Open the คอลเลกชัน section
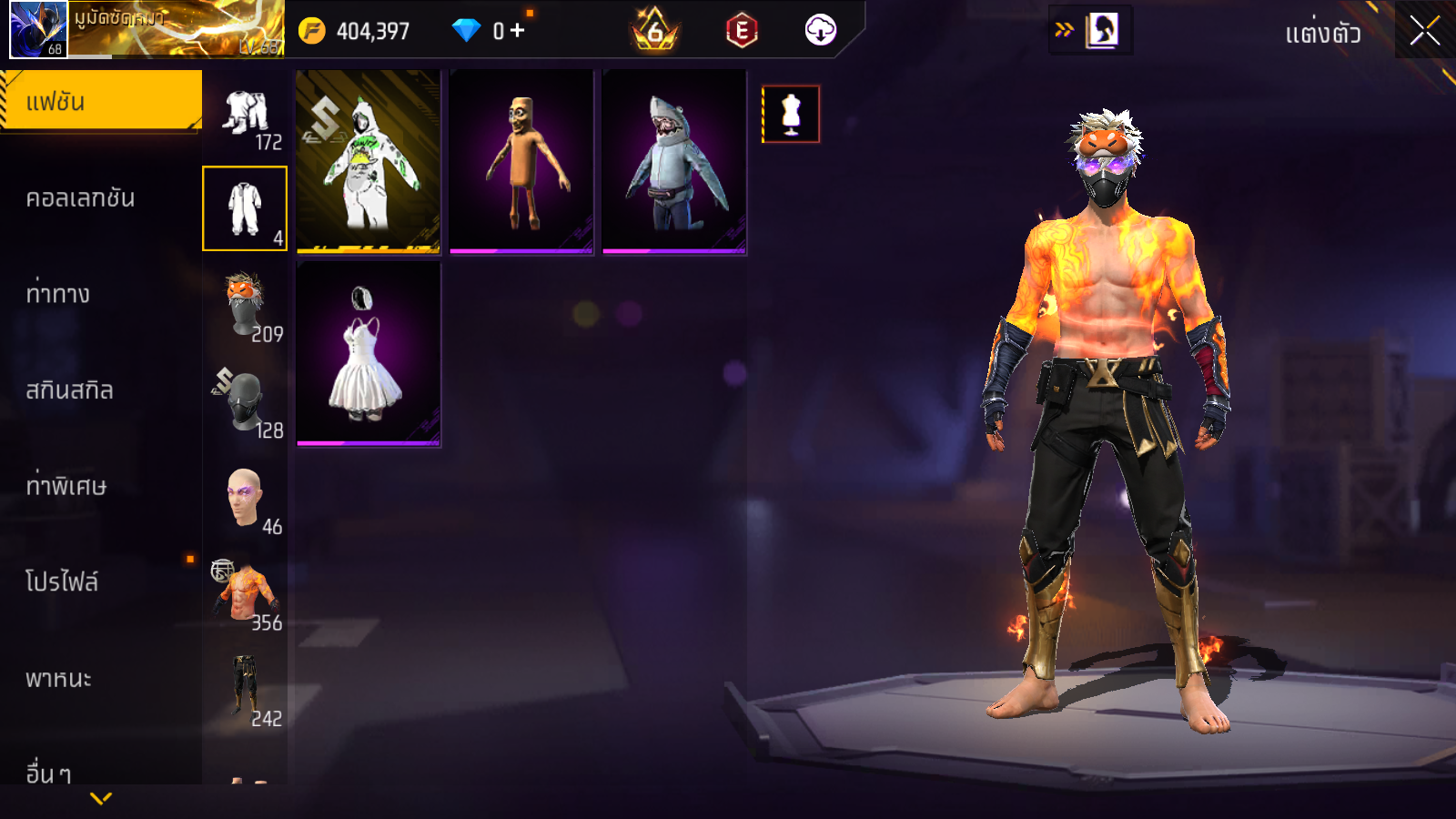The height and width of the screenshot is (819, 1456). (80, 198)
